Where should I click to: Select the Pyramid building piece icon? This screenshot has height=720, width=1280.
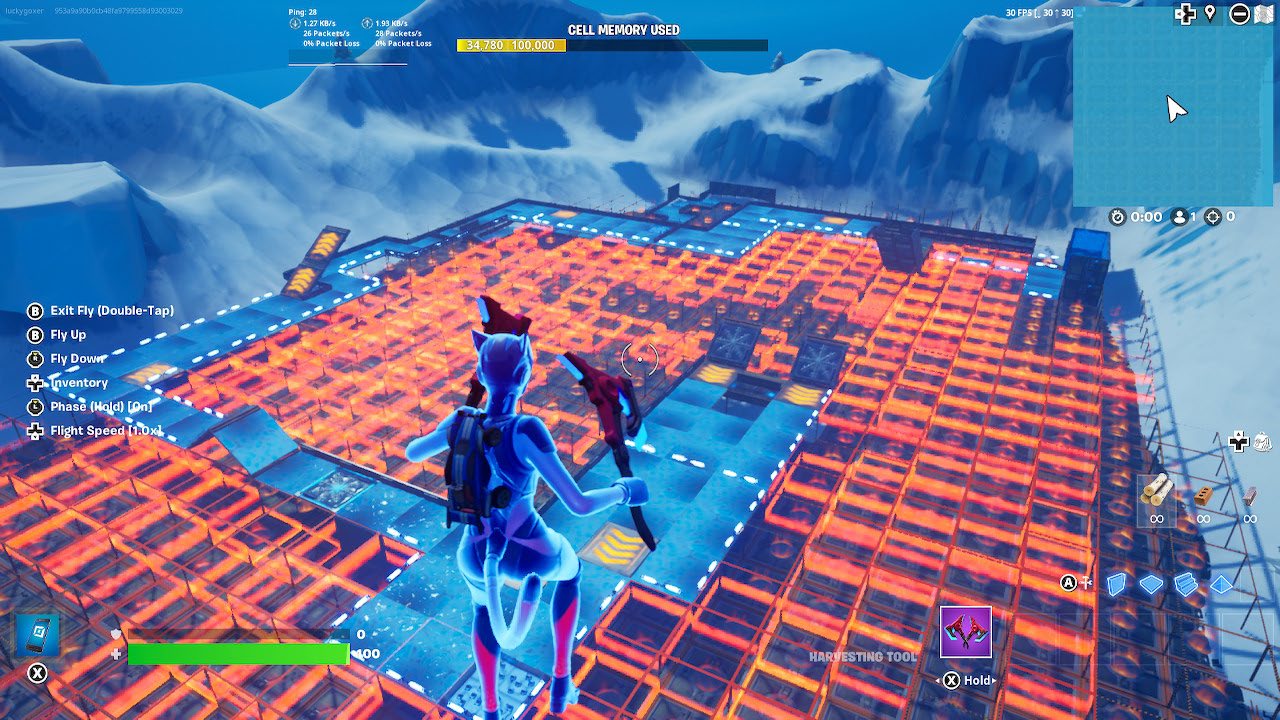pyautogui.click(x=1220, y=583)
